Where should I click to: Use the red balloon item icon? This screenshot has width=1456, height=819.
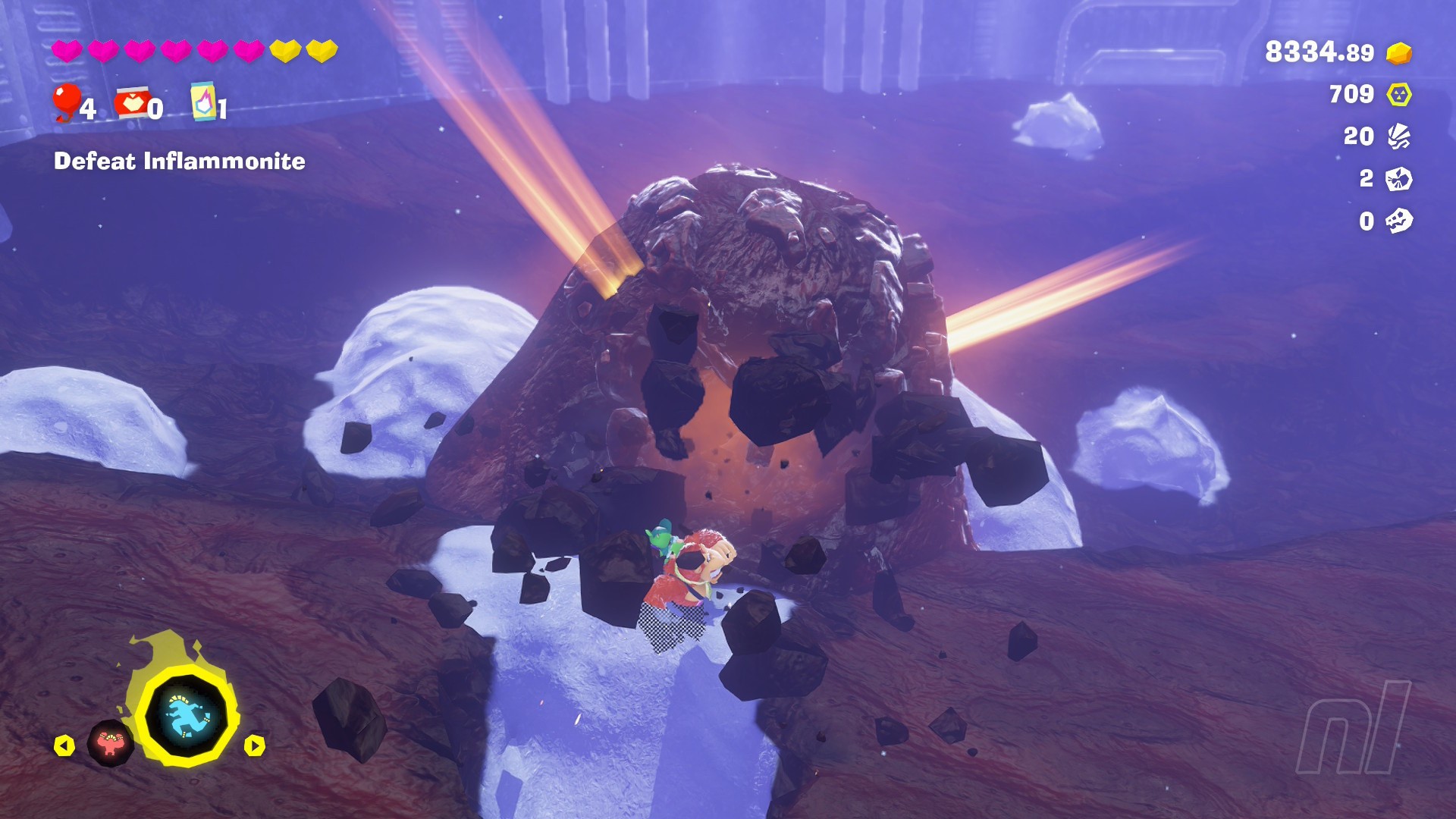(67, 102)
